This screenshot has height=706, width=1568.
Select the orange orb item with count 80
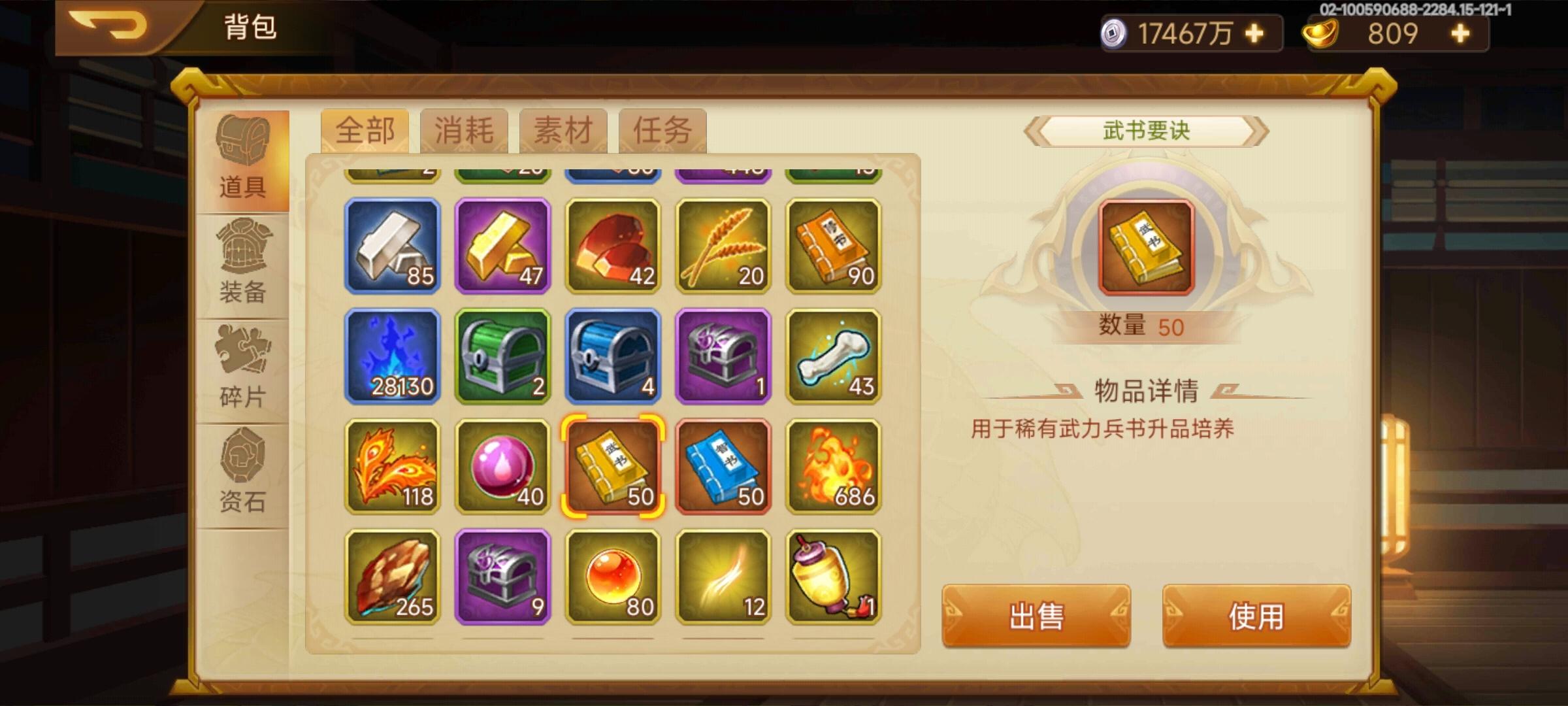(x=613, y=578)
